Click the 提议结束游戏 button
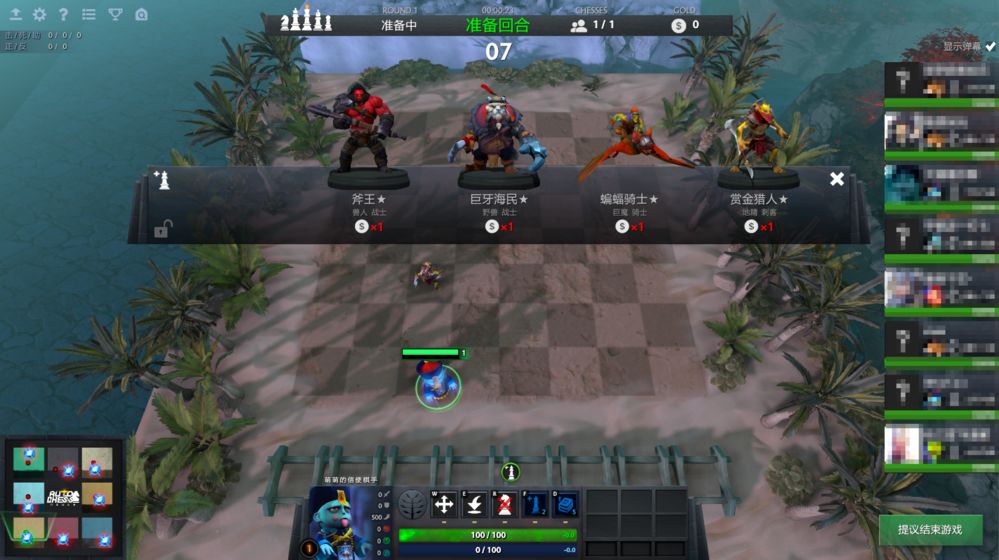Image resolution: width=999 pixels, height=560 pixels. (x=930, y=529)
